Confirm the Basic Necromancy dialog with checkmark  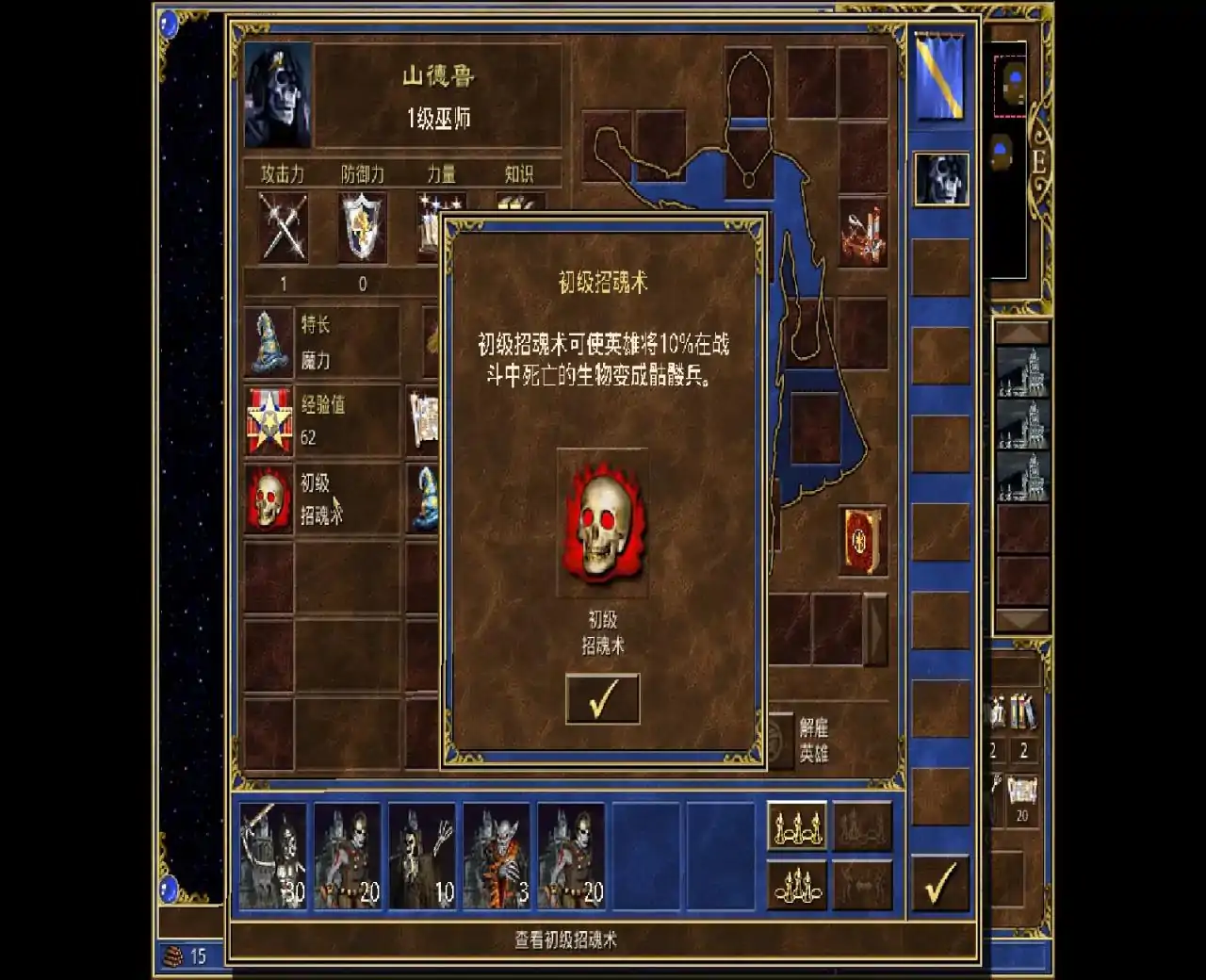(603, 699)
